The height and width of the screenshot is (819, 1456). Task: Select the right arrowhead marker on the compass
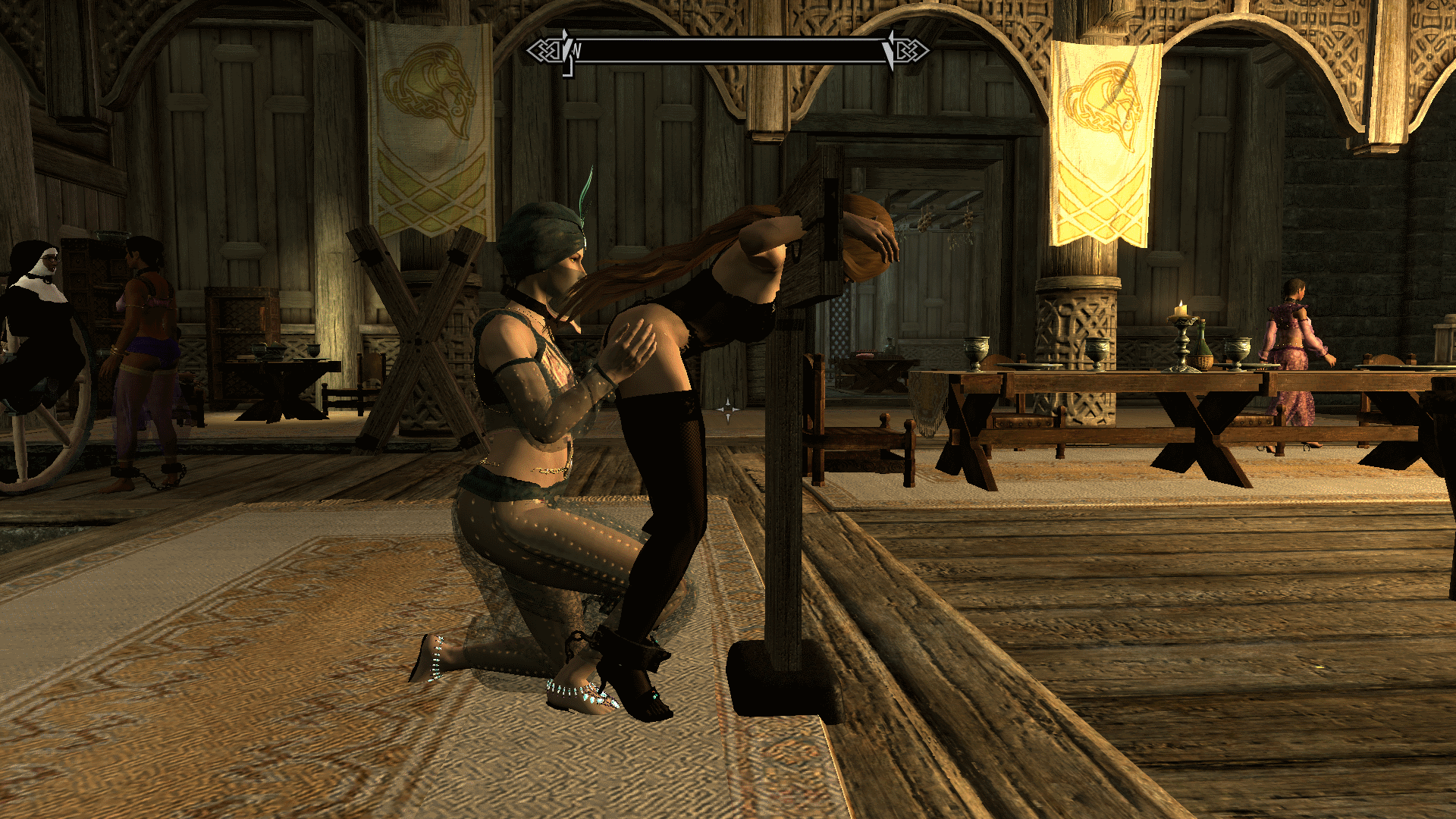889,49
